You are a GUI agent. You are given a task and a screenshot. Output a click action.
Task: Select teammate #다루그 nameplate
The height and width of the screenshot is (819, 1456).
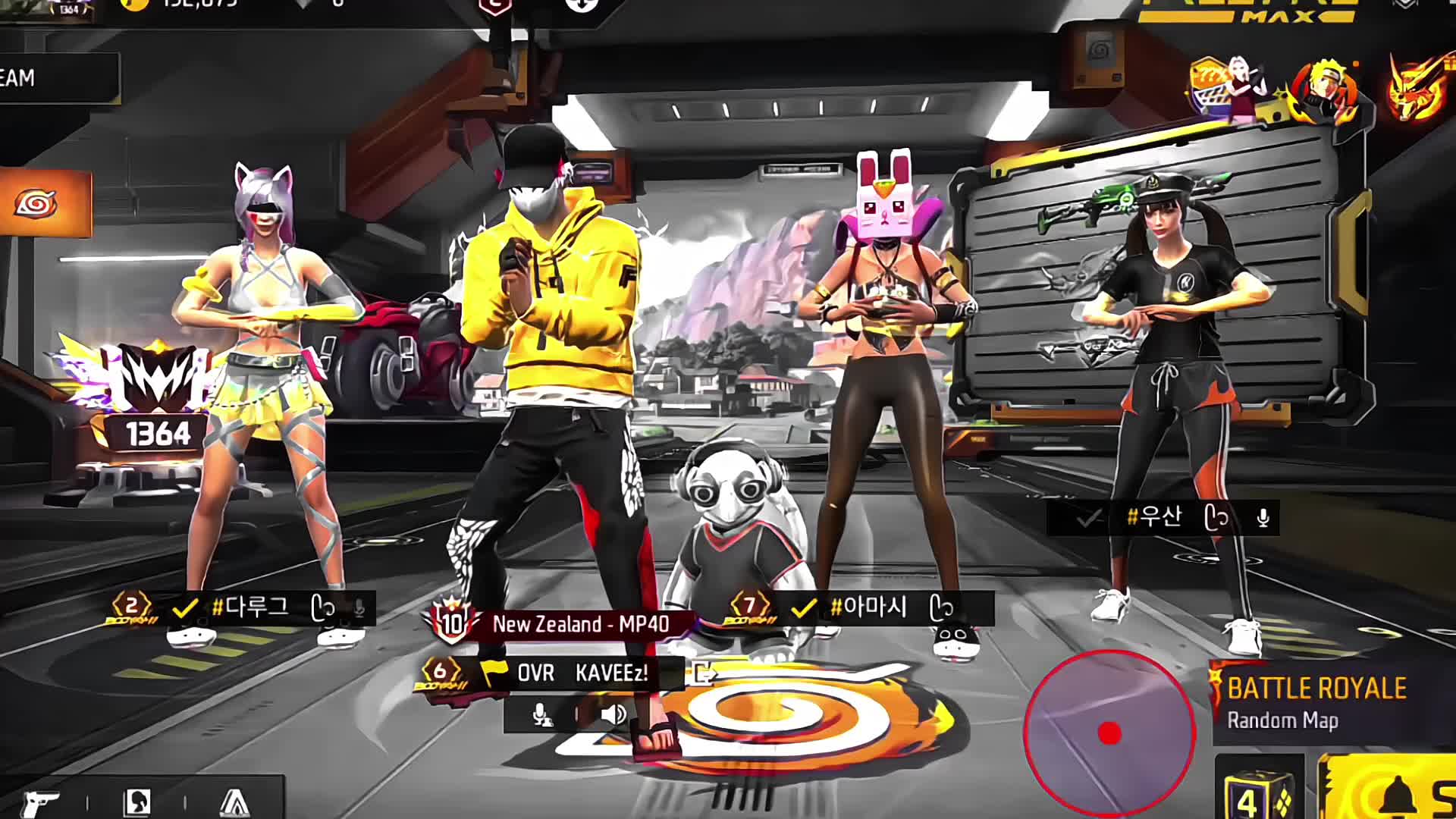click(250, 607)
